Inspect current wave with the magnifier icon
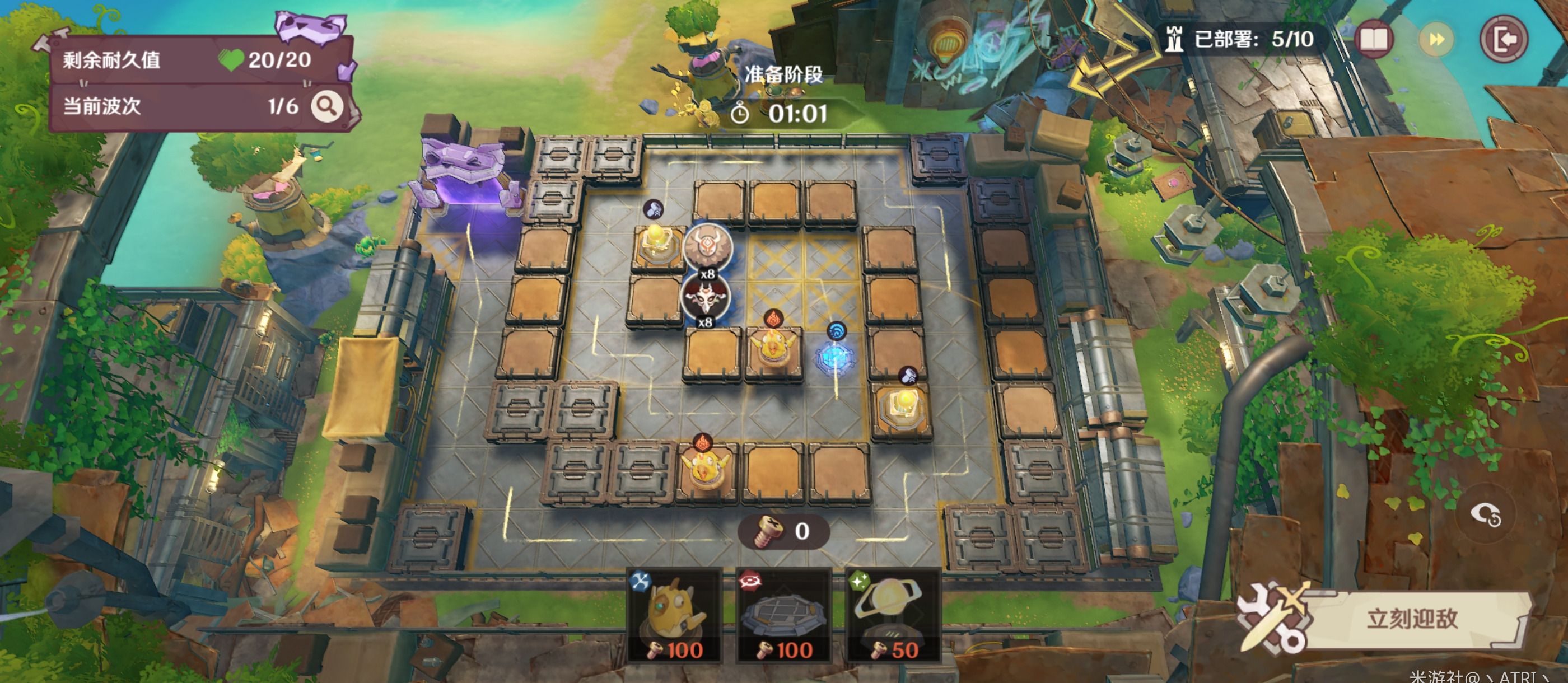The width and height of the screenshot is (1568, 683). [327, 106]
